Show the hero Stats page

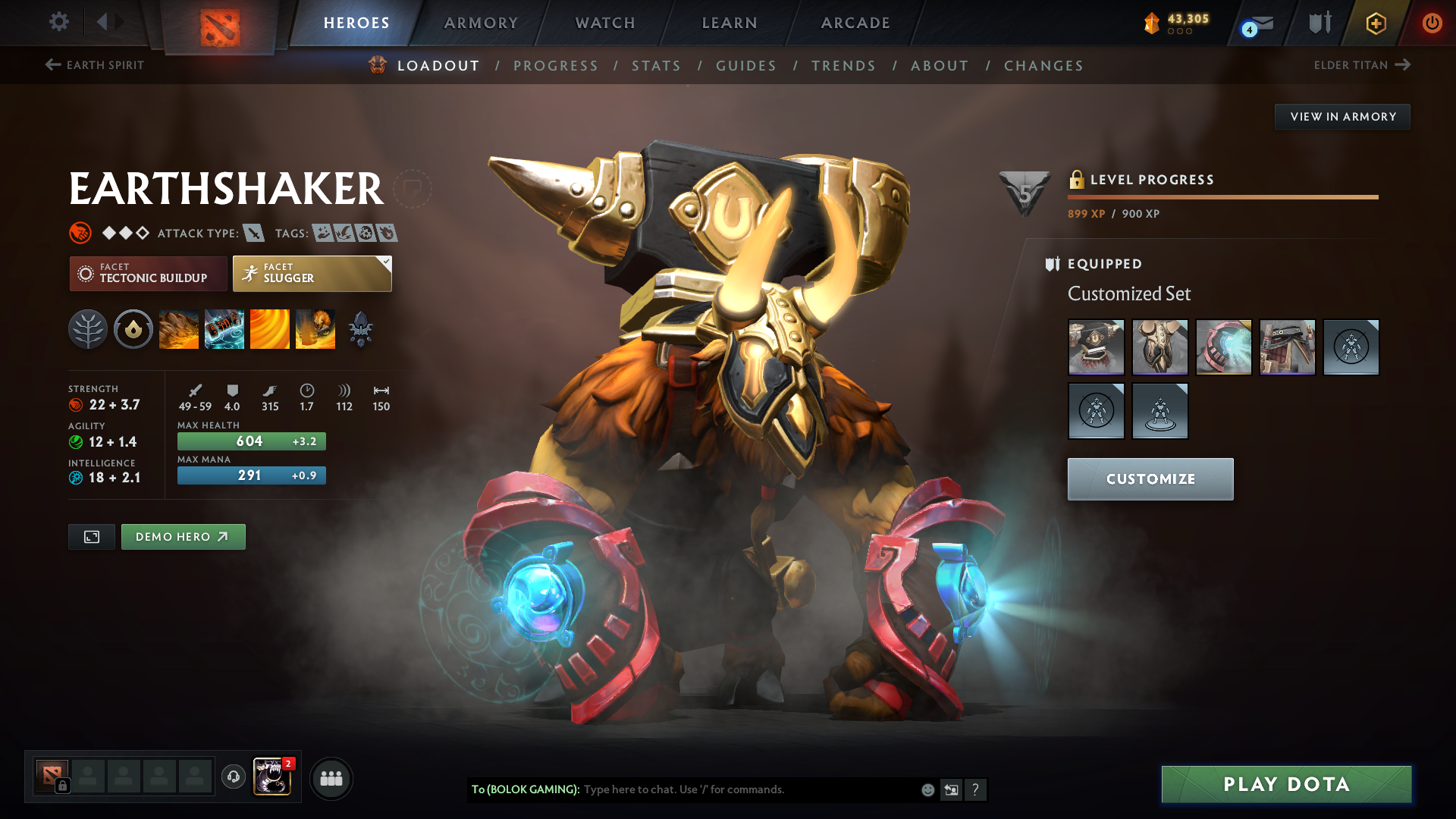tap(656, 66)
